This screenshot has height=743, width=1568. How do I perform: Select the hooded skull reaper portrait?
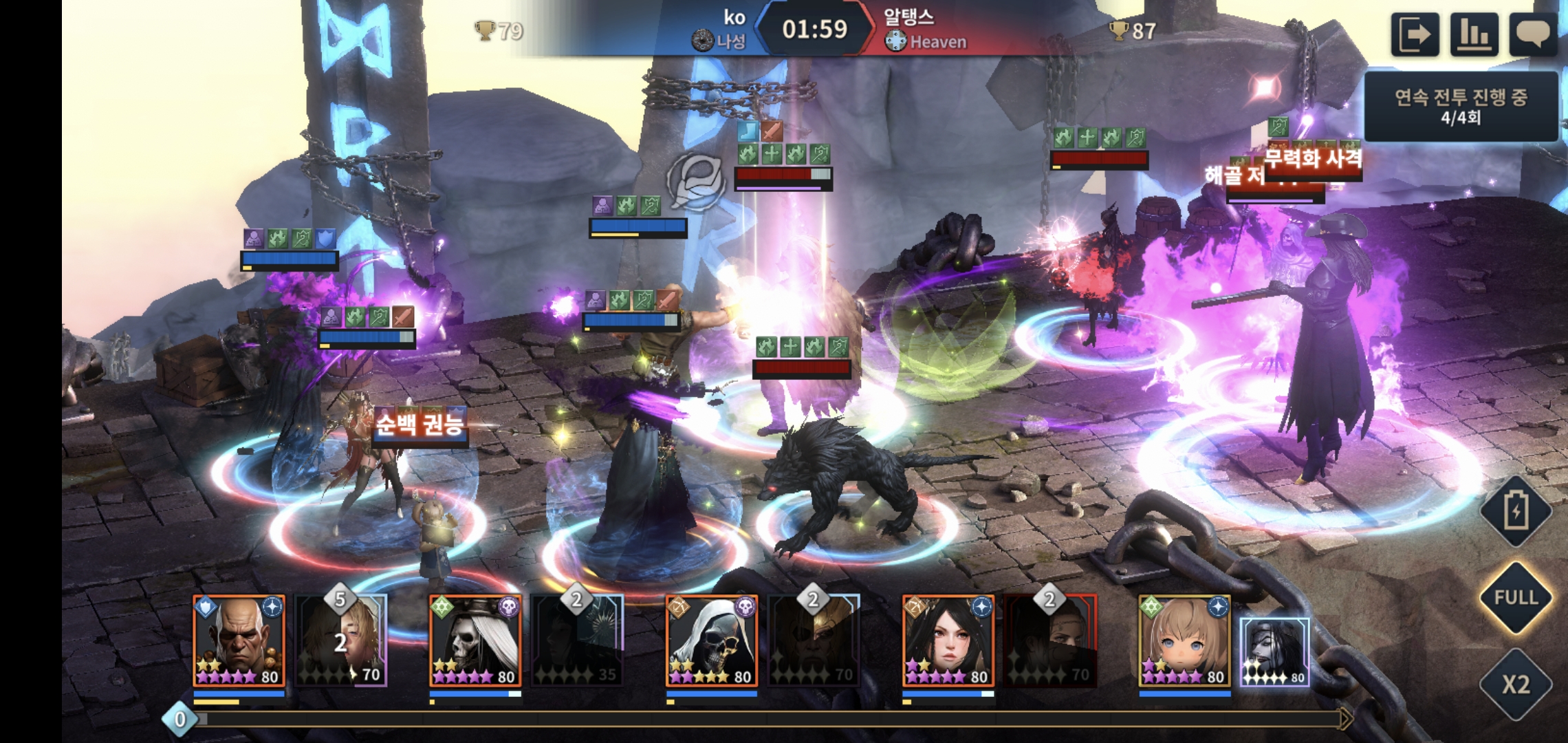[x=712, y=640]
